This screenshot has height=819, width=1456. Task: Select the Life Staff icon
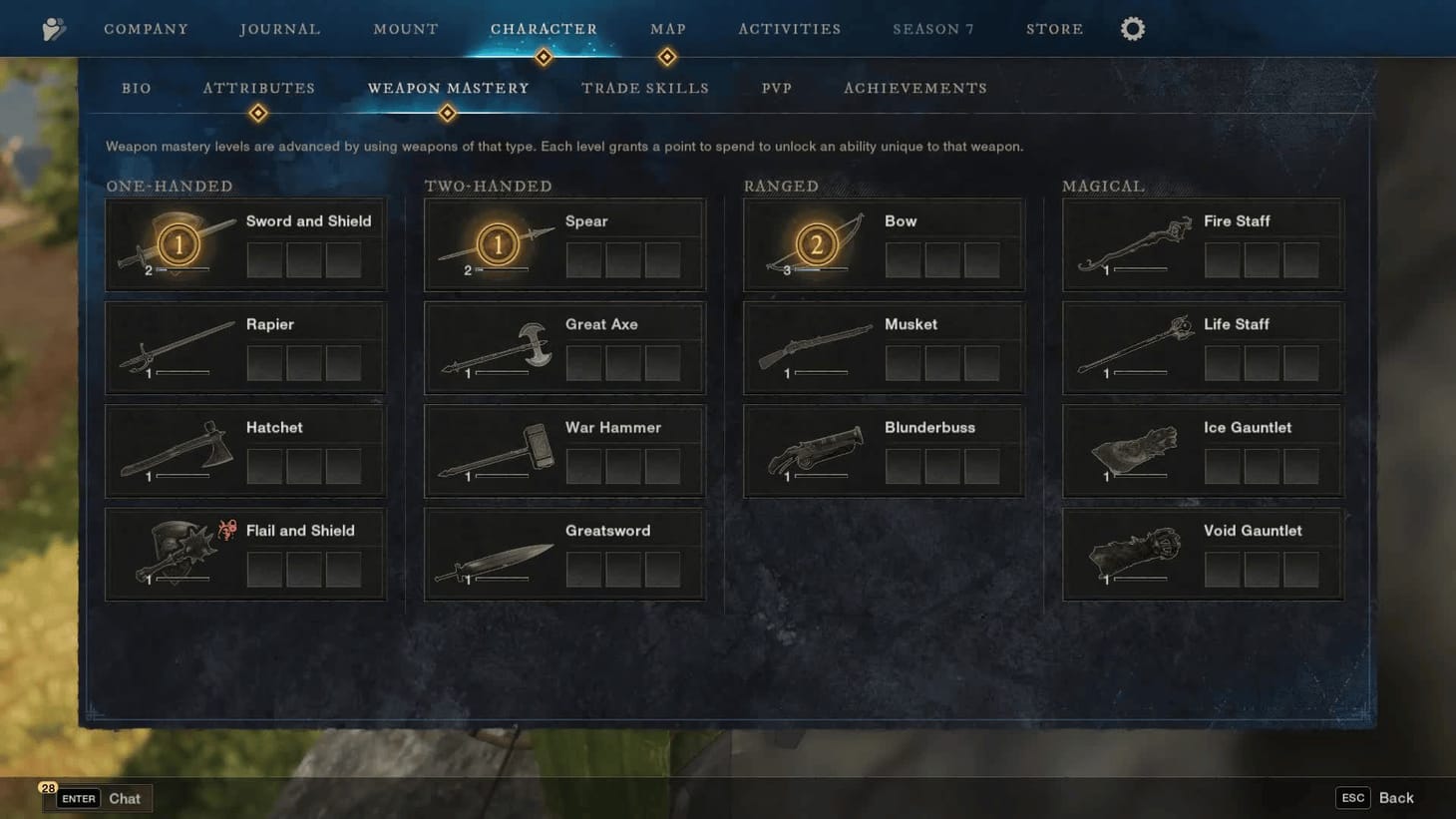point(1137,346)
